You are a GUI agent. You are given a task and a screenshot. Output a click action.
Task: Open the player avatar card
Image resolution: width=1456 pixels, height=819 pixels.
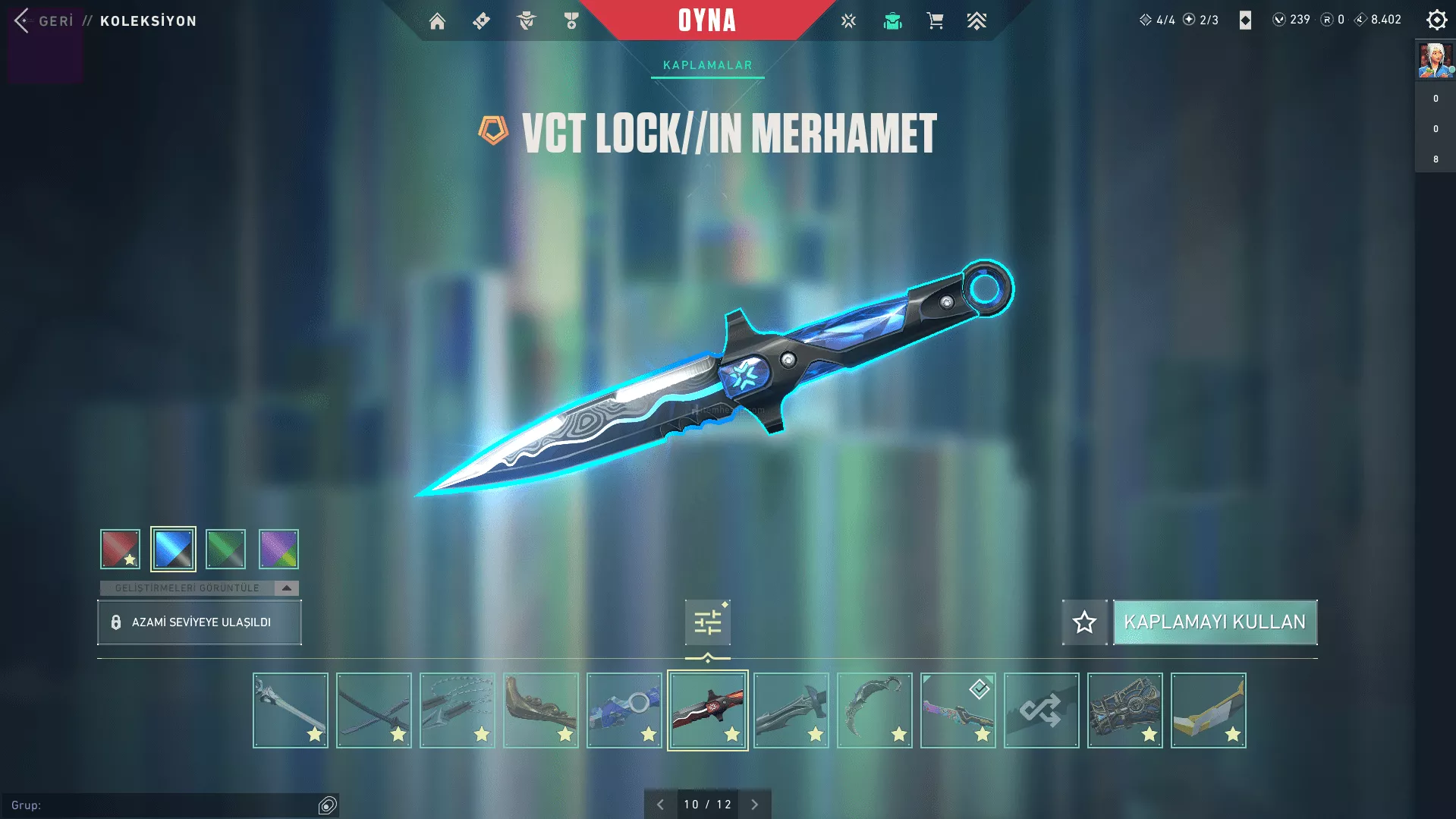1435,61
